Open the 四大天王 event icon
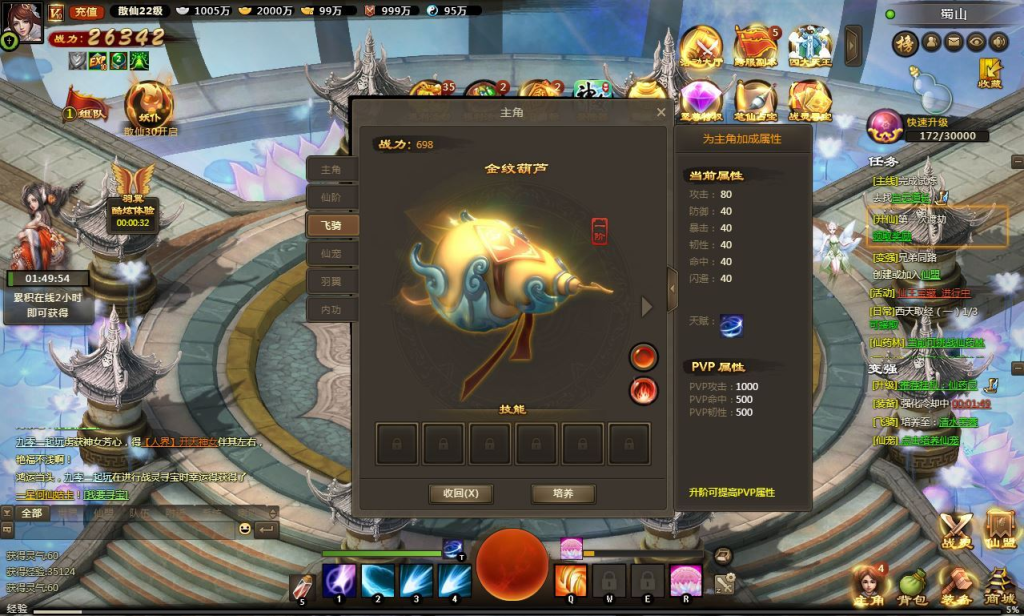 pos(809,47)
